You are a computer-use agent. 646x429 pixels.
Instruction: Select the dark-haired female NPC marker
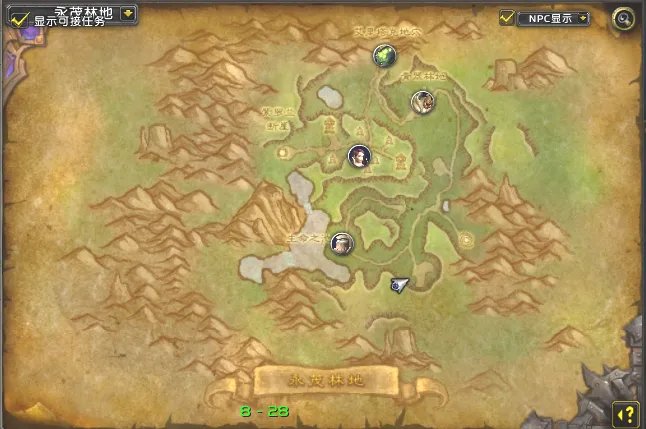click(359, 156)
